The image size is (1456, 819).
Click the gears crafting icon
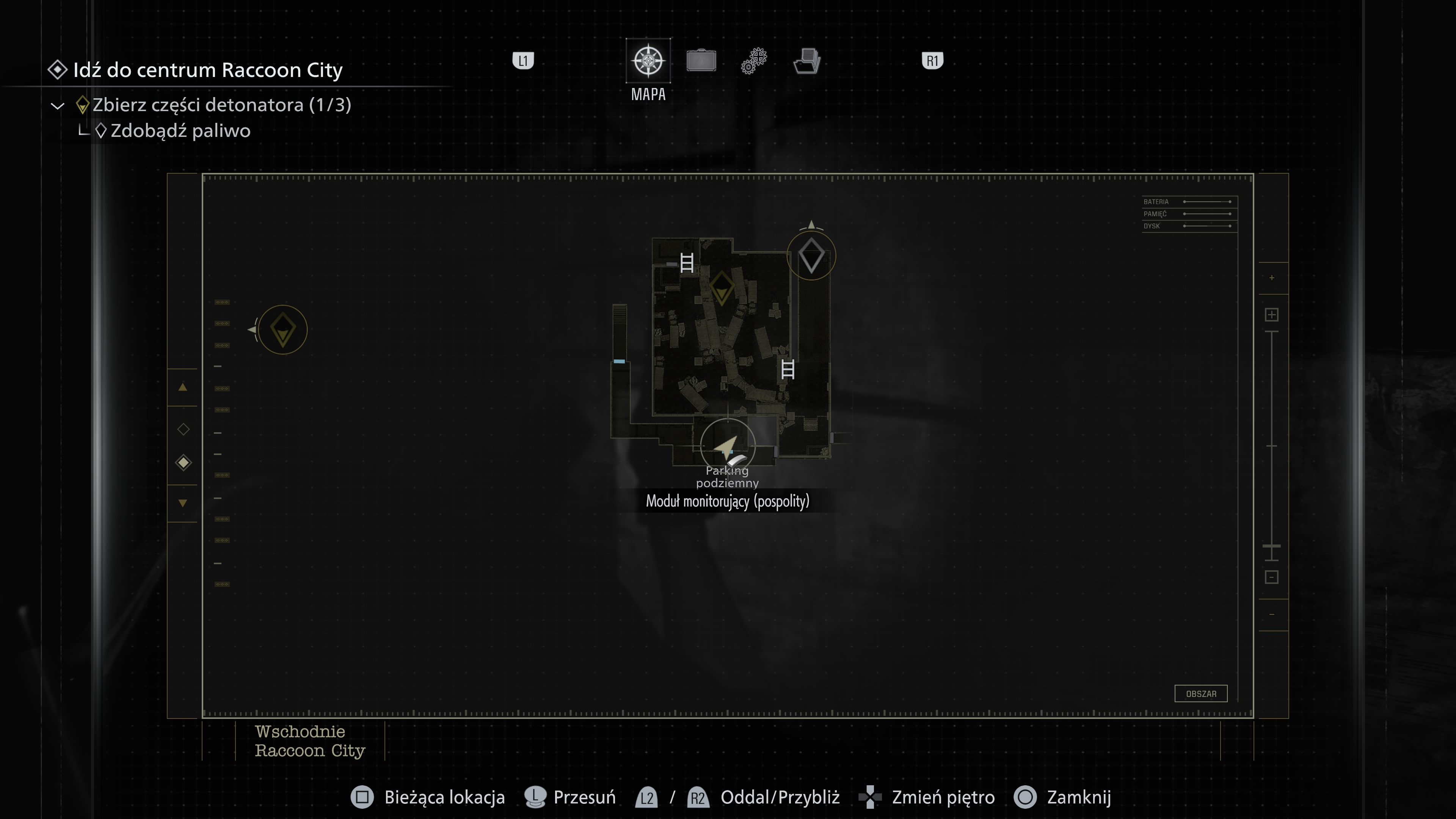click(x=753, y=60)
